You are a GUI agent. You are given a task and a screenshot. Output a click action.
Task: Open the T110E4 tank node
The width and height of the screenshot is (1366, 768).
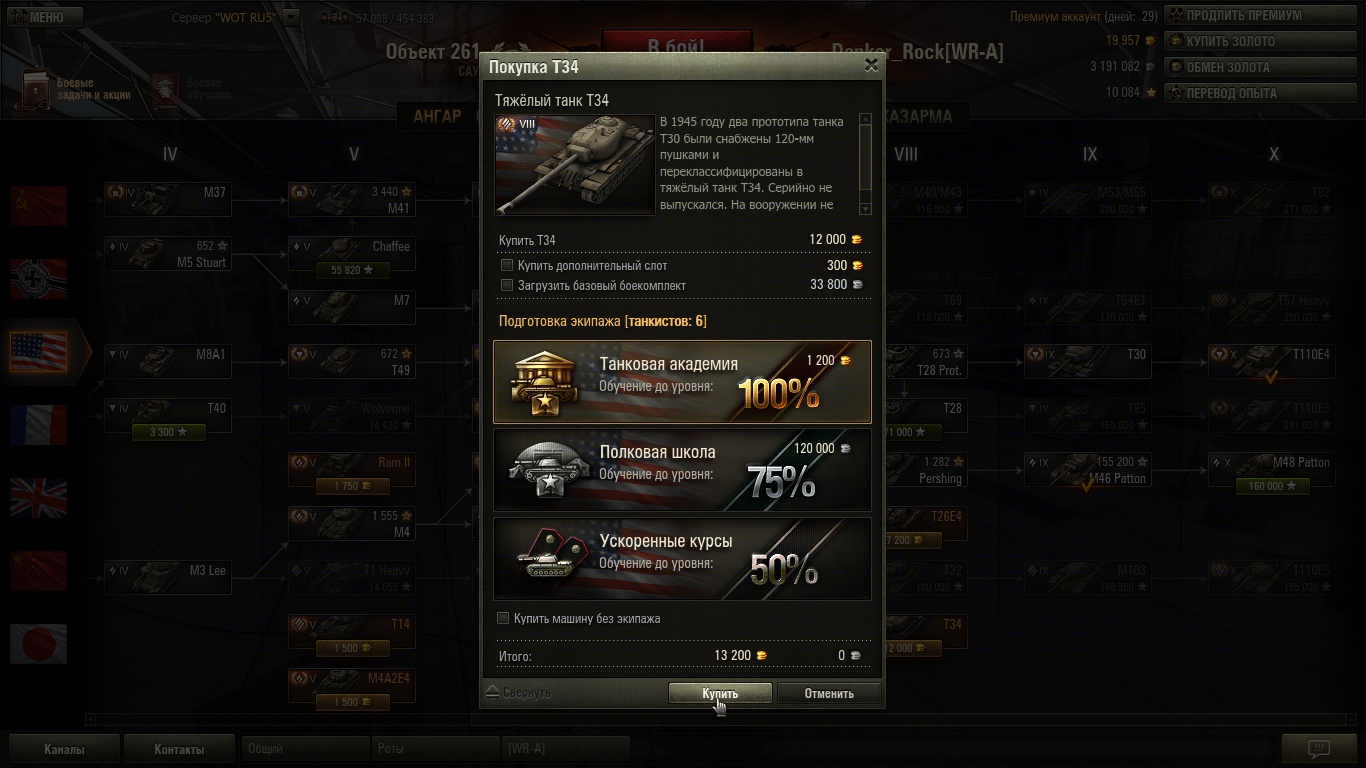(x=1271, y=361)
